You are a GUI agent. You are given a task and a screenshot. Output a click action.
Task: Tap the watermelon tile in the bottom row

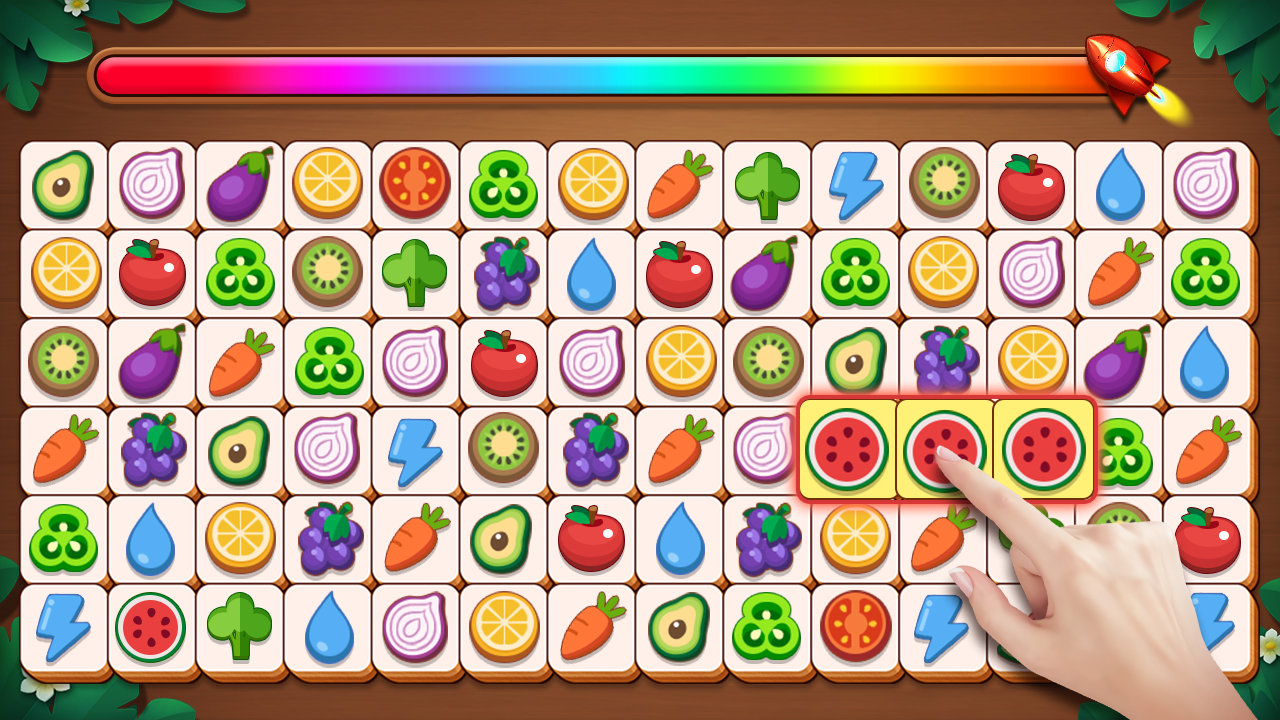click(x=152, y=625)
